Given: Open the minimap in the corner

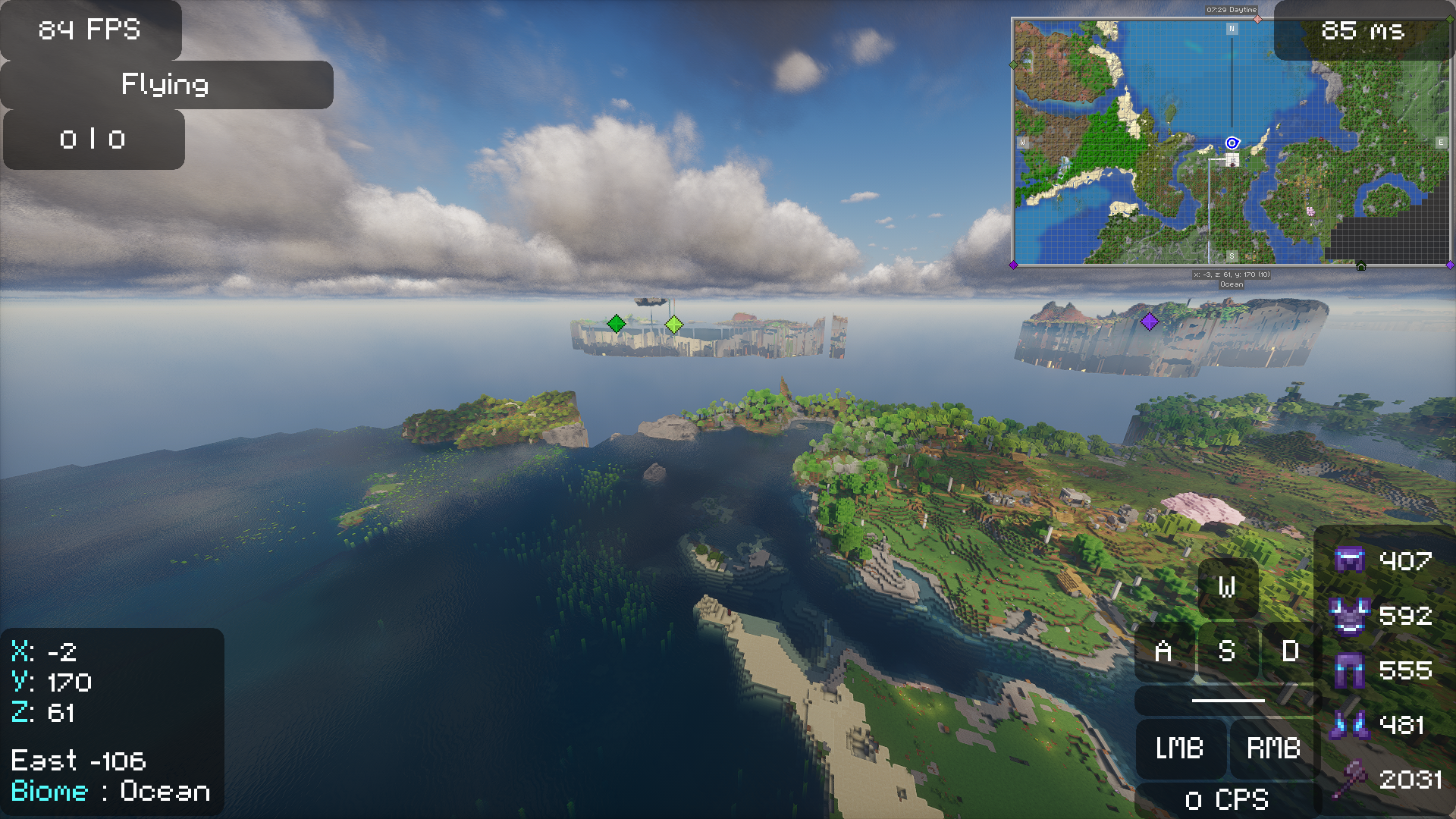Looking at the screenshot, I should 1232,142.
